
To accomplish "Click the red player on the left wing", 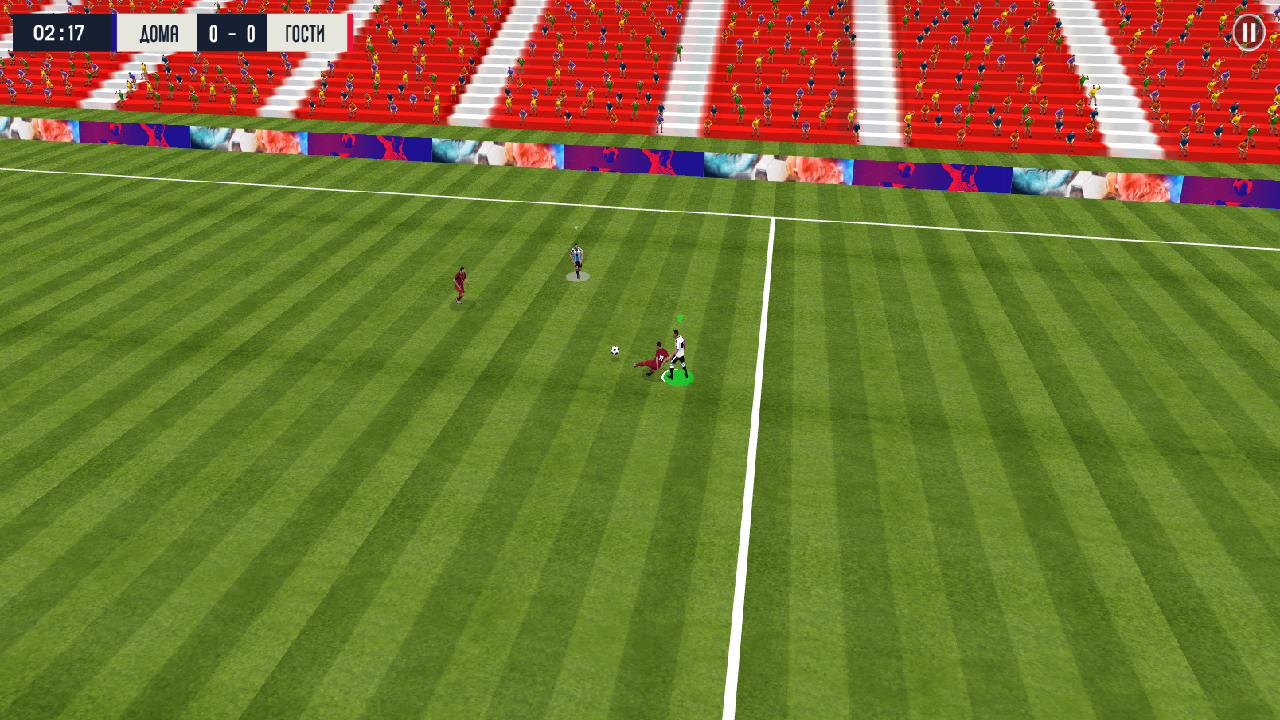I will click(x=459, y=283).
